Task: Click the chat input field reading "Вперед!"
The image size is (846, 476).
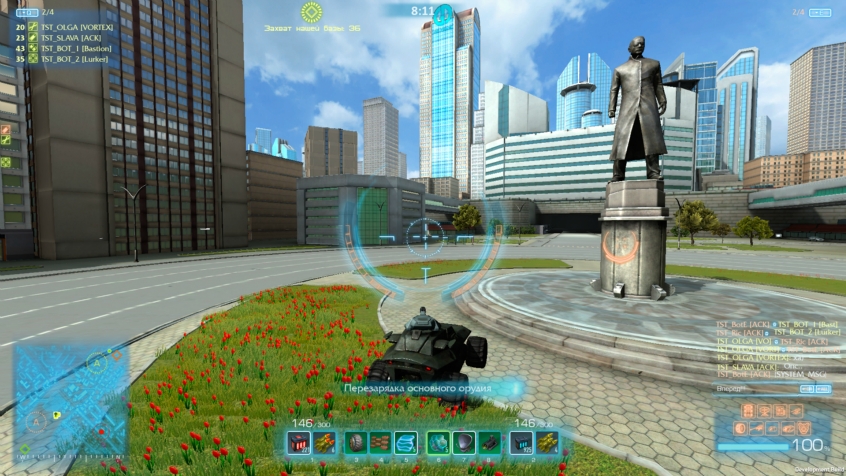Action: (770, 387)
